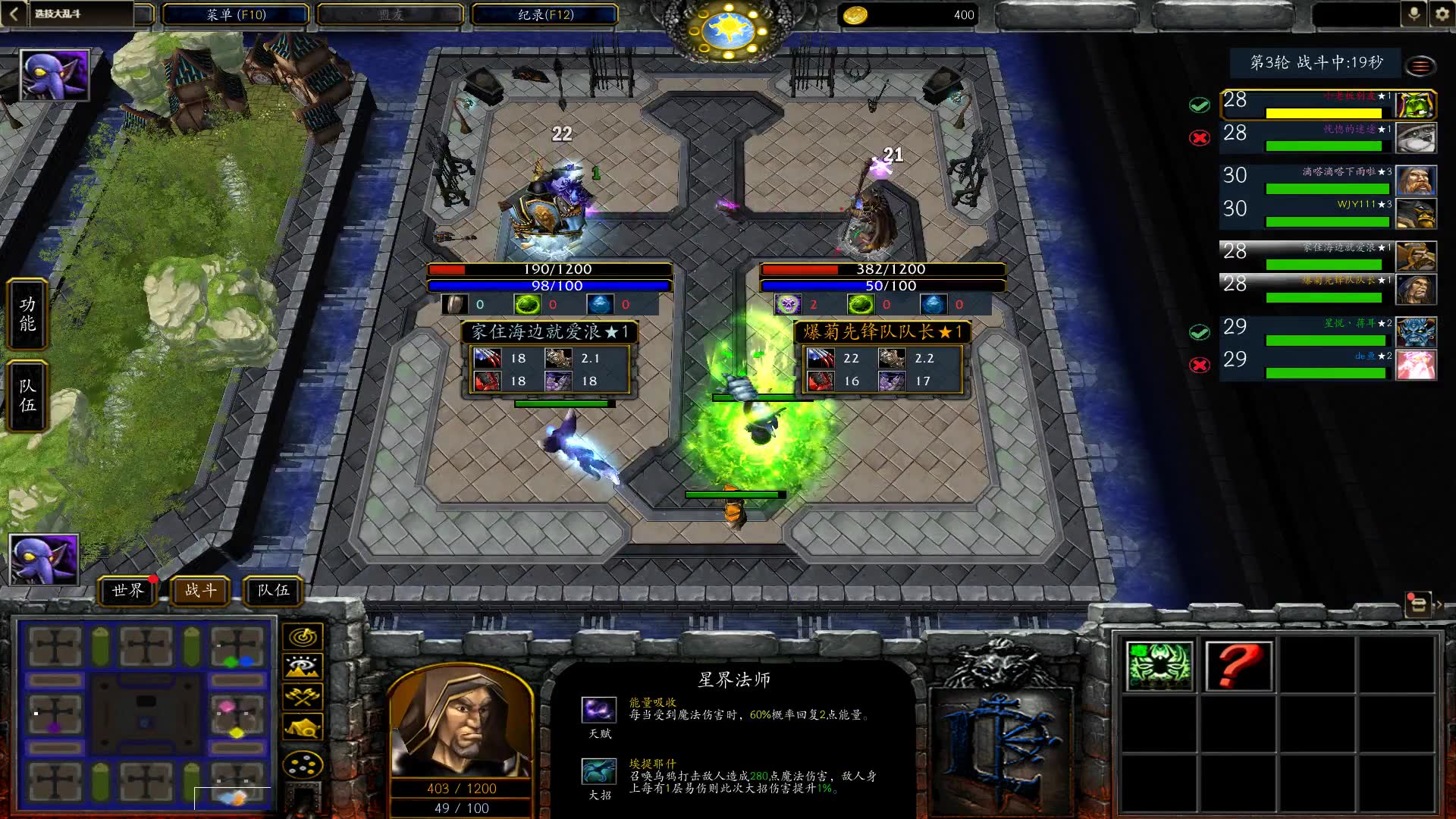Viewport: 1456px width, 819px height.
Task: Click the coins circle icon below the axes
Action: click(303, 764)
